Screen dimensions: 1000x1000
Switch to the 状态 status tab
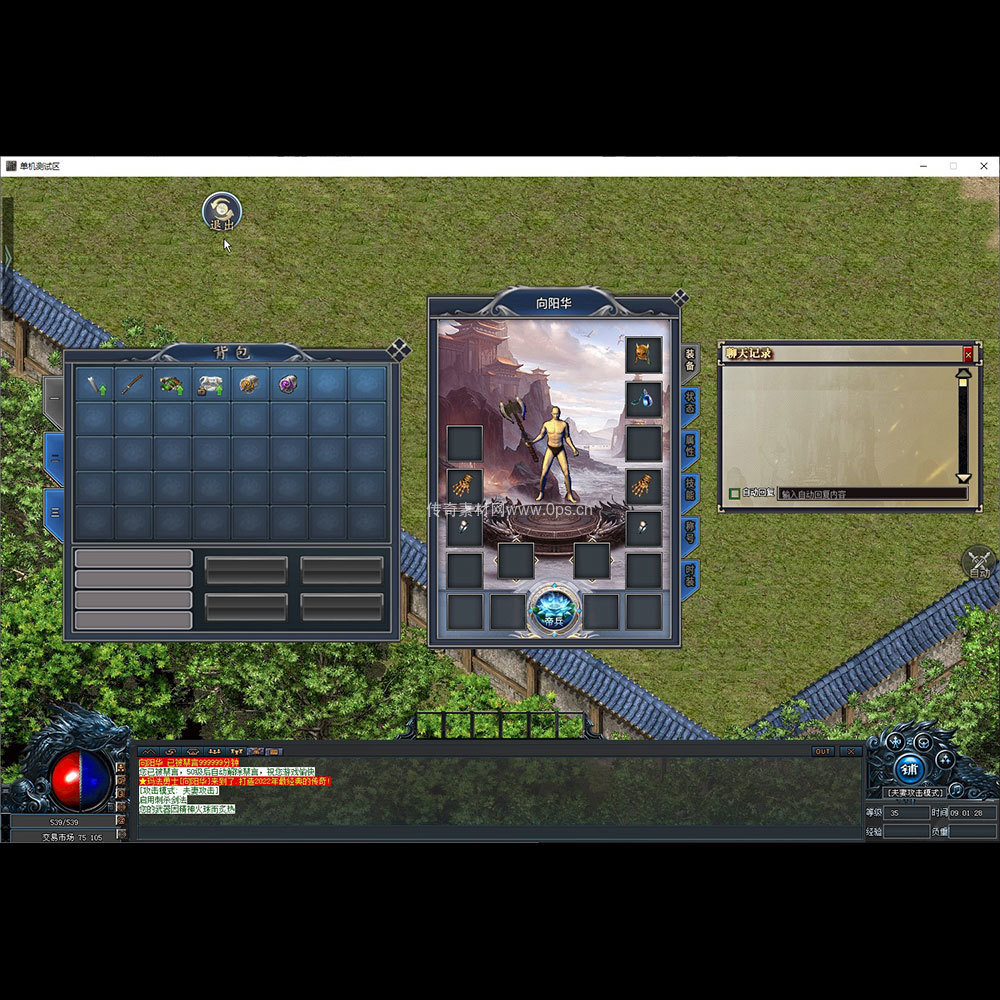(690, 402)
